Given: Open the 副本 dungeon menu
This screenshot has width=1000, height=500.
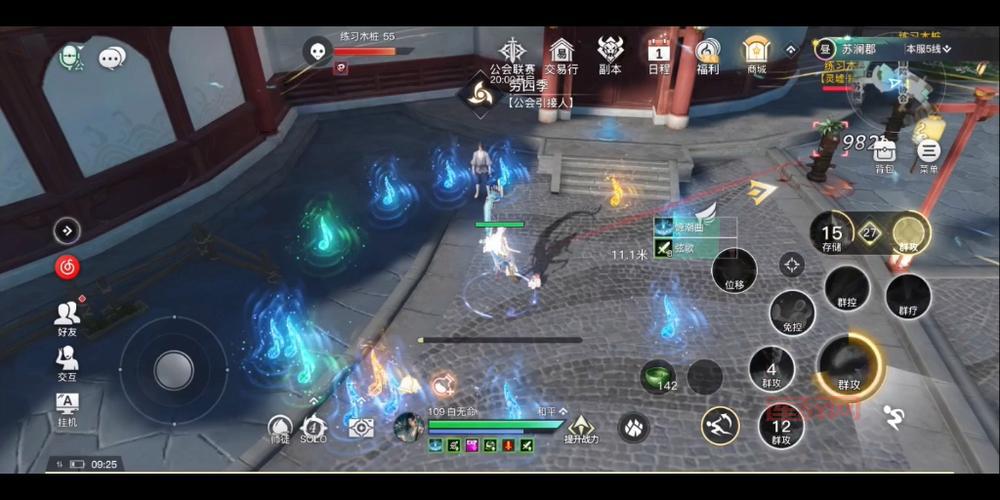Looking at the screenshot, I should (610, 53).
